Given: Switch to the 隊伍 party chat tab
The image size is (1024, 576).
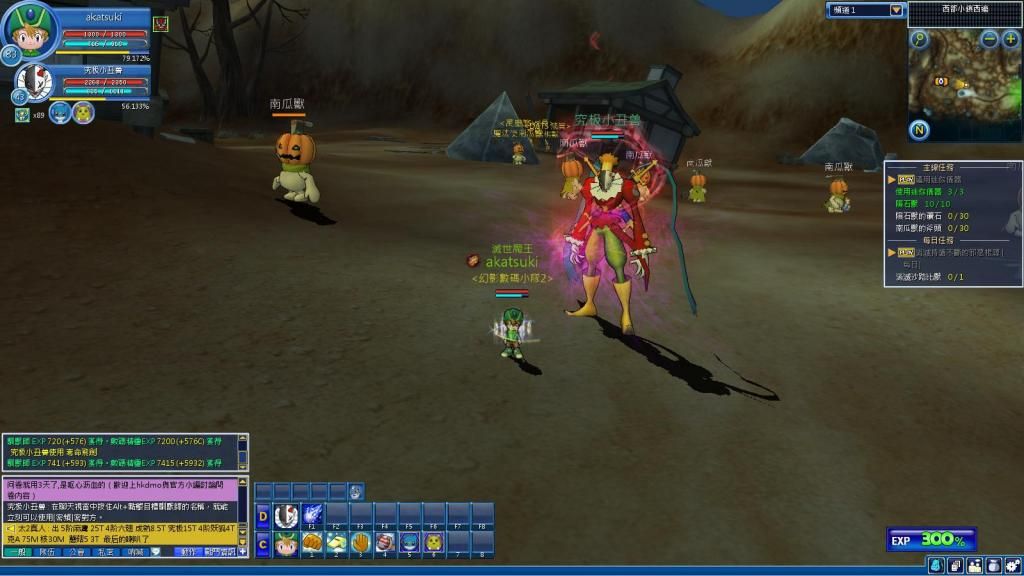Looking at the screenshot, I should [47, 551].
